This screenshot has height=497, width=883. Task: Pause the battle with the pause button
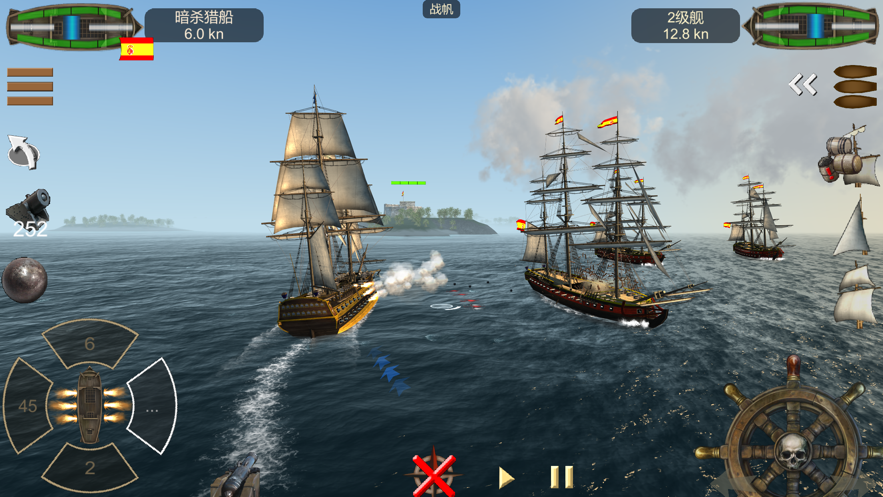pyautogui.click(x=562, y=477)
